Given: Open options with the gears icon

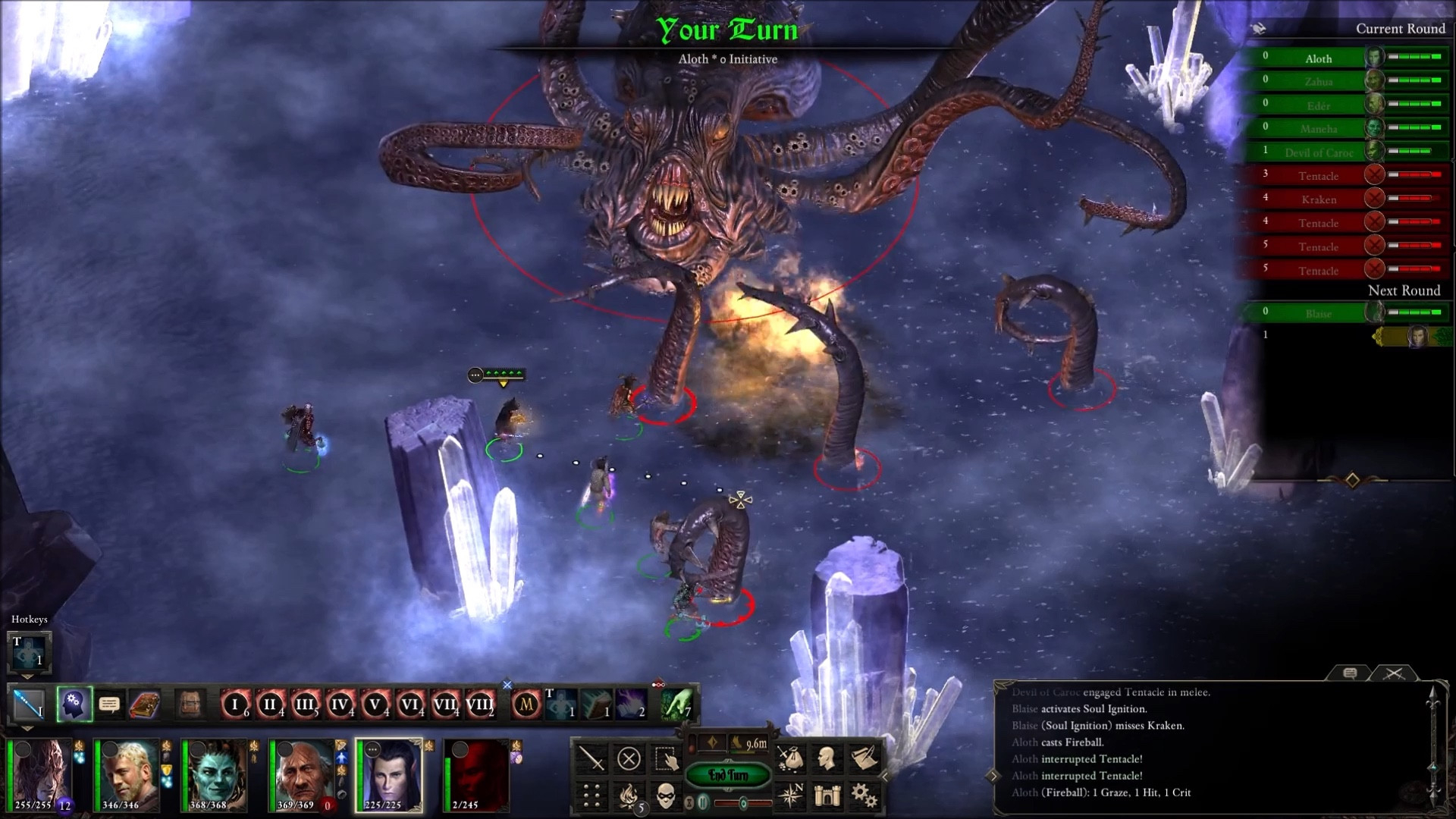Looking at the screenshot, I should click(x=864, y=795).
